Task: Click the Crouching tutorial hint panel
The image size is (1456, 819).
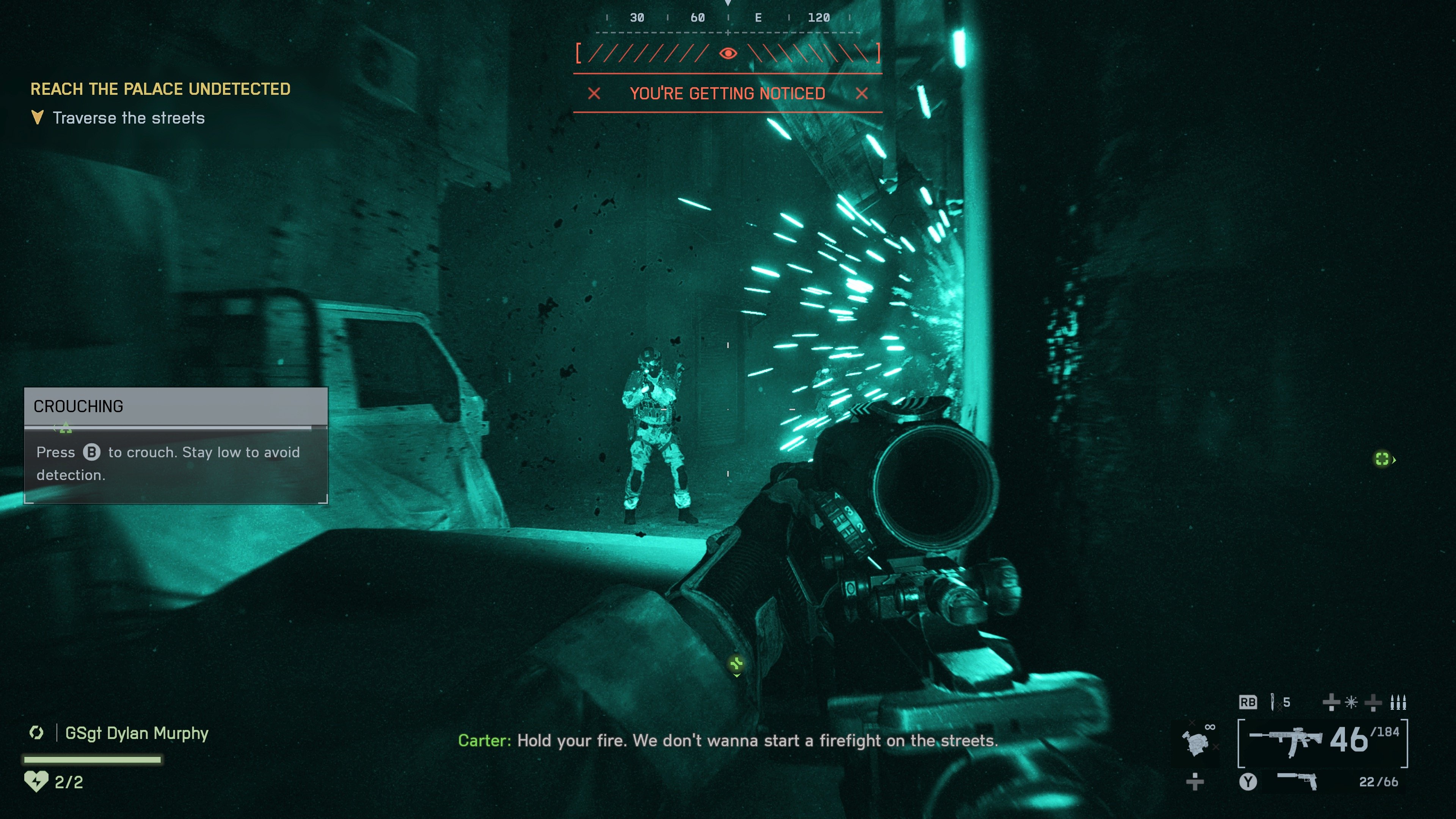Action: (x=176, y=446)
